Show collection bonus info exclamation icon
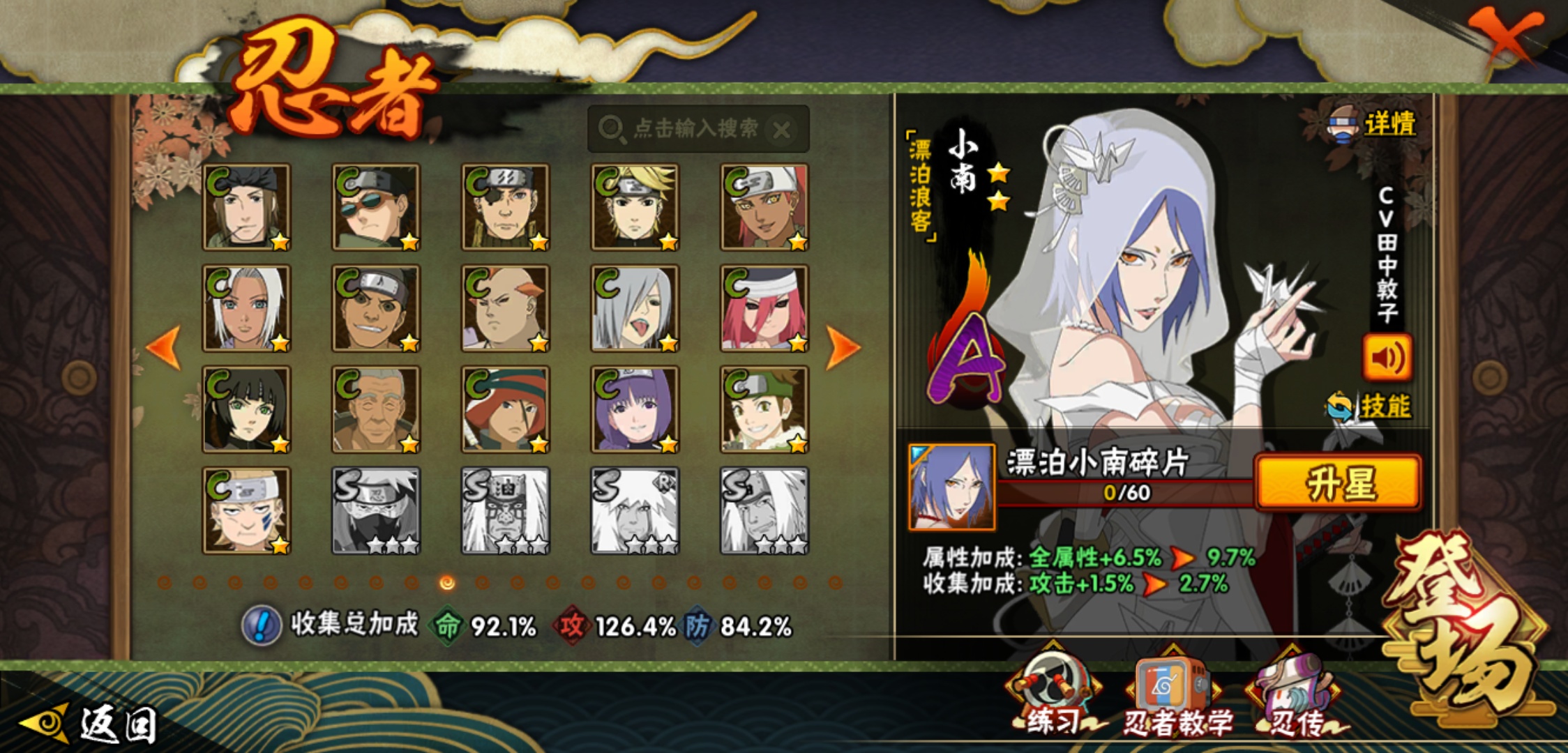 [261, 625]
